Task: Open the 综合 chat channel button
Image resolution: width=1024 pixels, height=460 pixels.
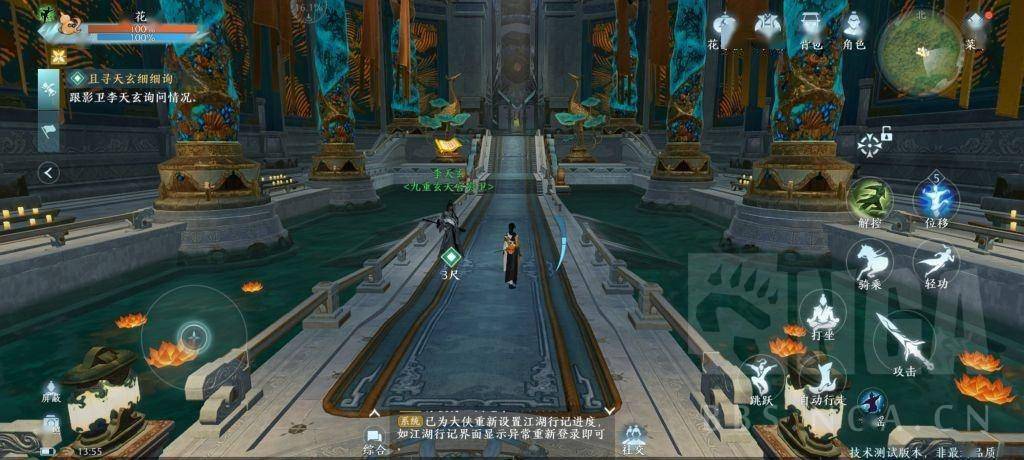Action: click(x=374, y=438)
